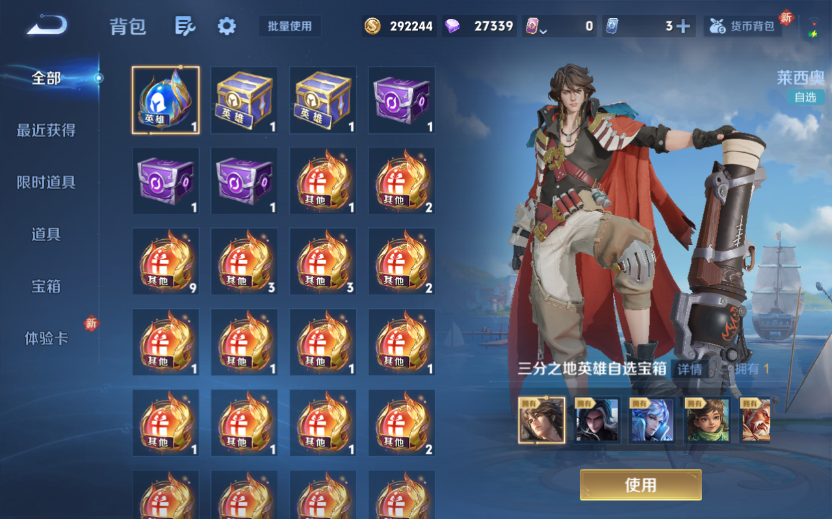
Task: View 详情 for the hero selection chest
Action: pos(690,369)
